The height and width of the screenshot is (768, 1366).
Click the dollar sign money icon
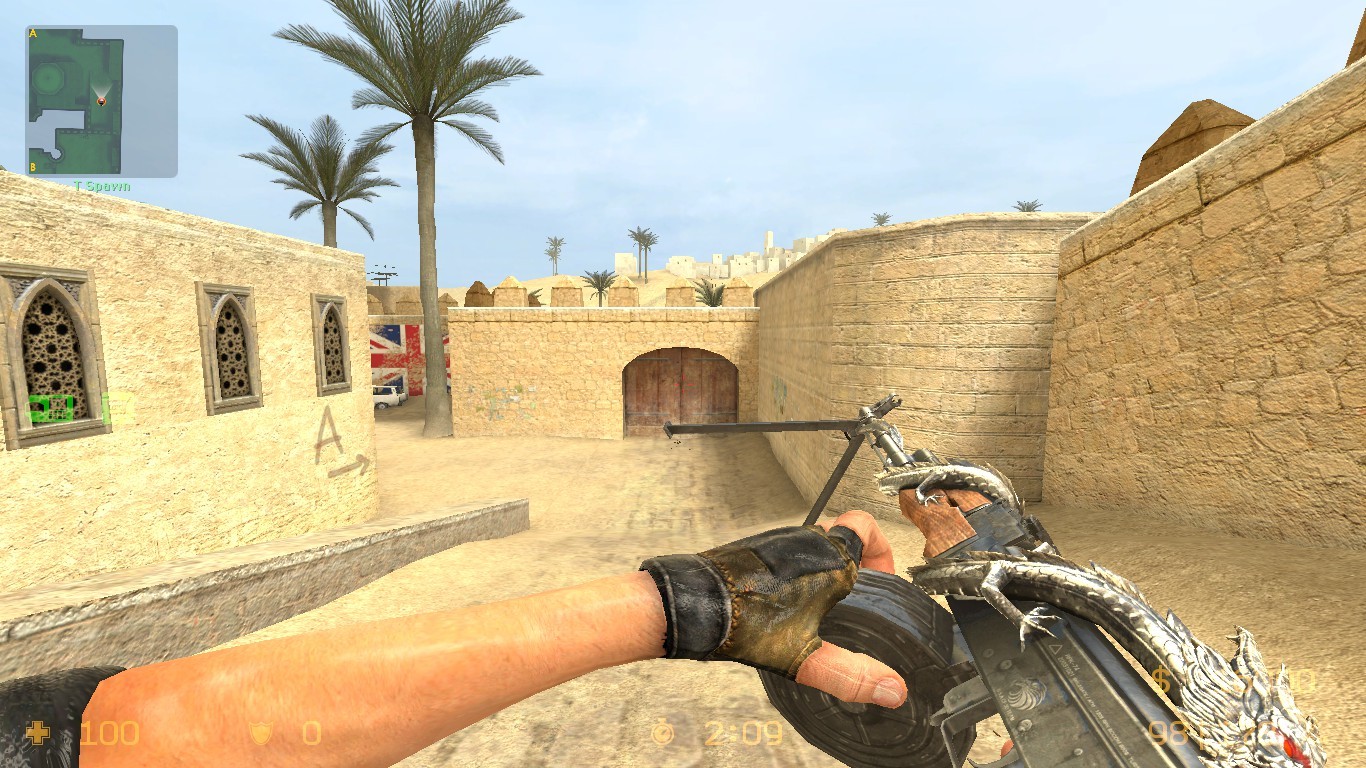point(1161,679)
